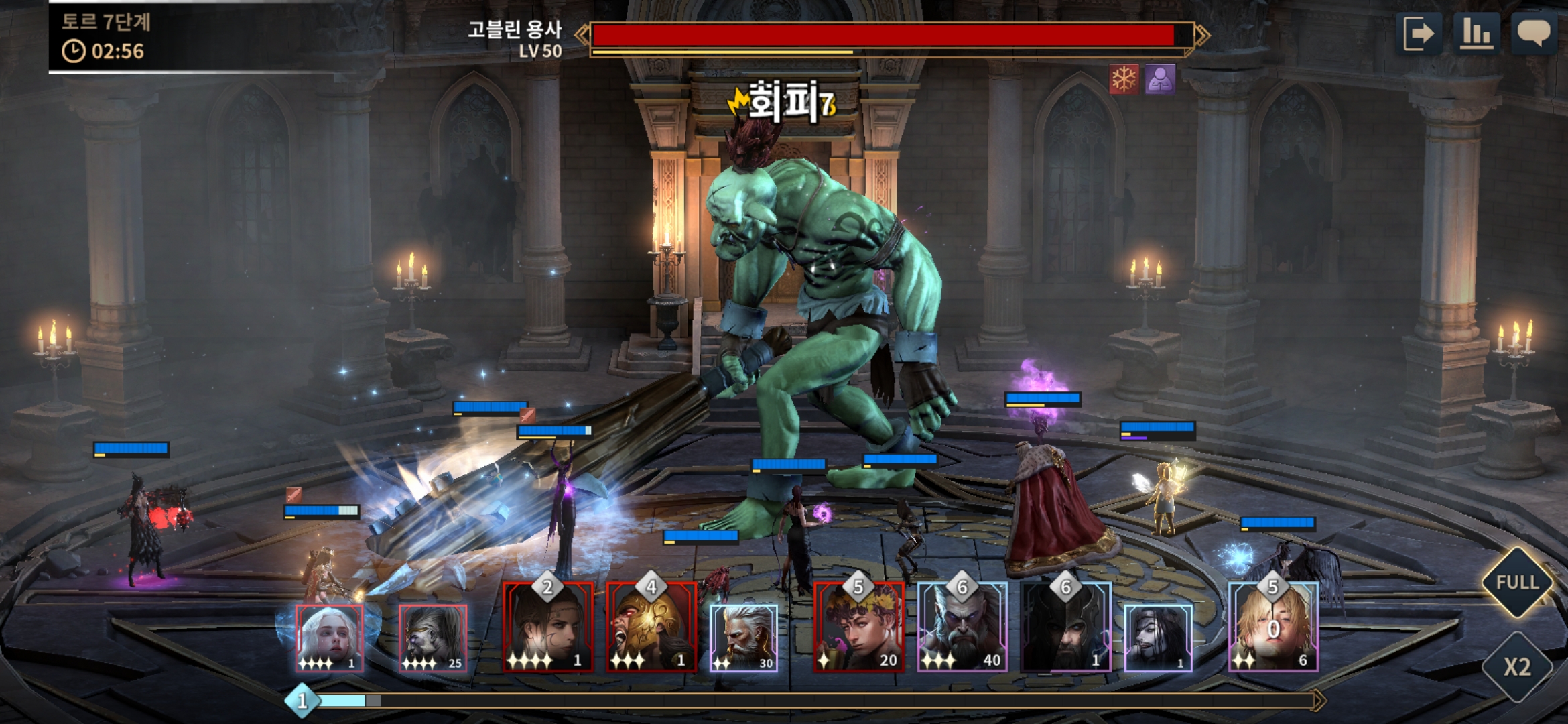Select the grey-bearded old man card
1568x724 pixels.
click(744, 637)
